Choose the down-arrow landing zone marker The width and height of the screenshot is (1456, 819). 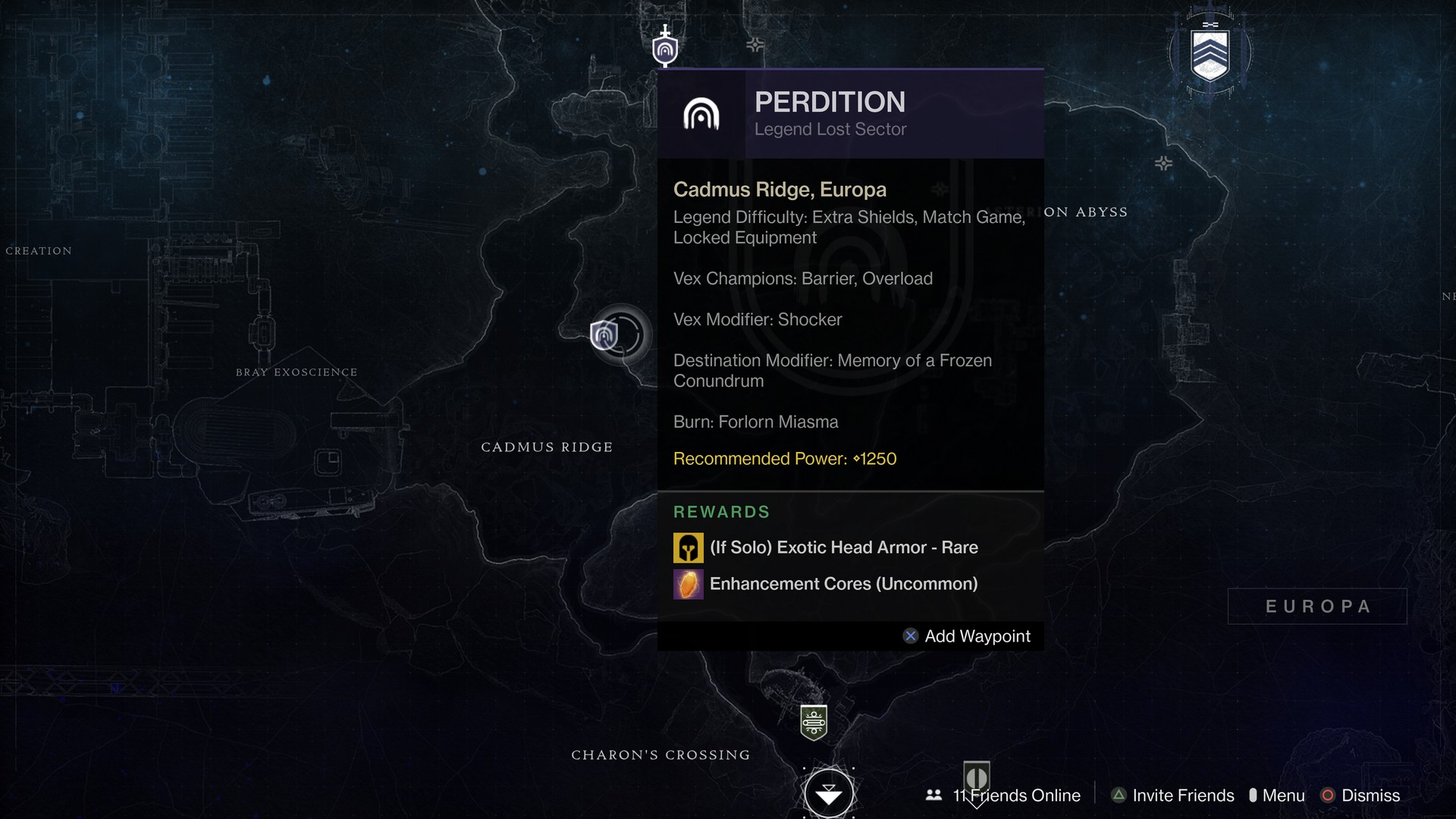click(x=829, y=794)
